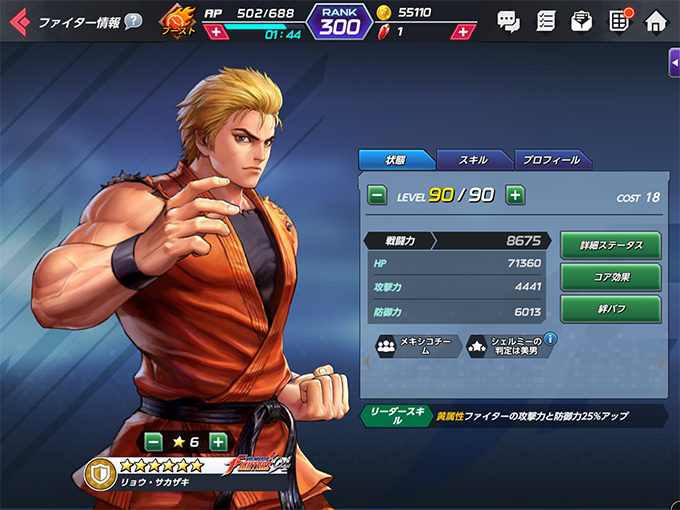The height and width of the screenshot is (510, 680).
Task: Add rubies with the red plus button
Action: click(462, 32)
